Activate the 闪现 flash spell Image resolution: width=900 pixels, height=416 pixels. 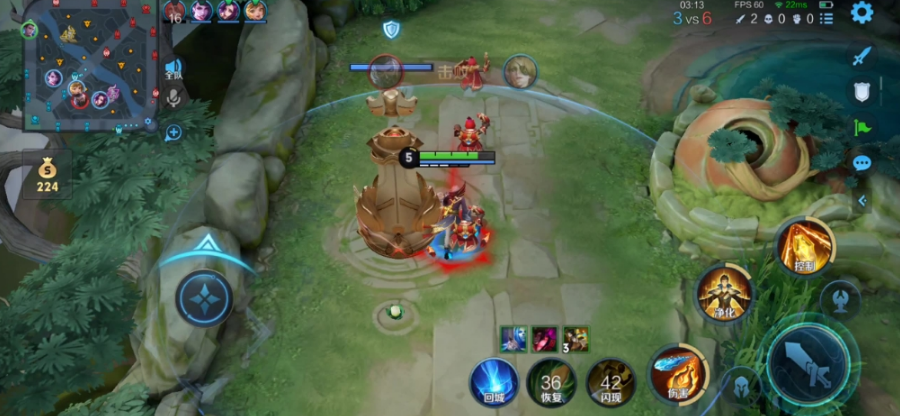click(610, 383)
